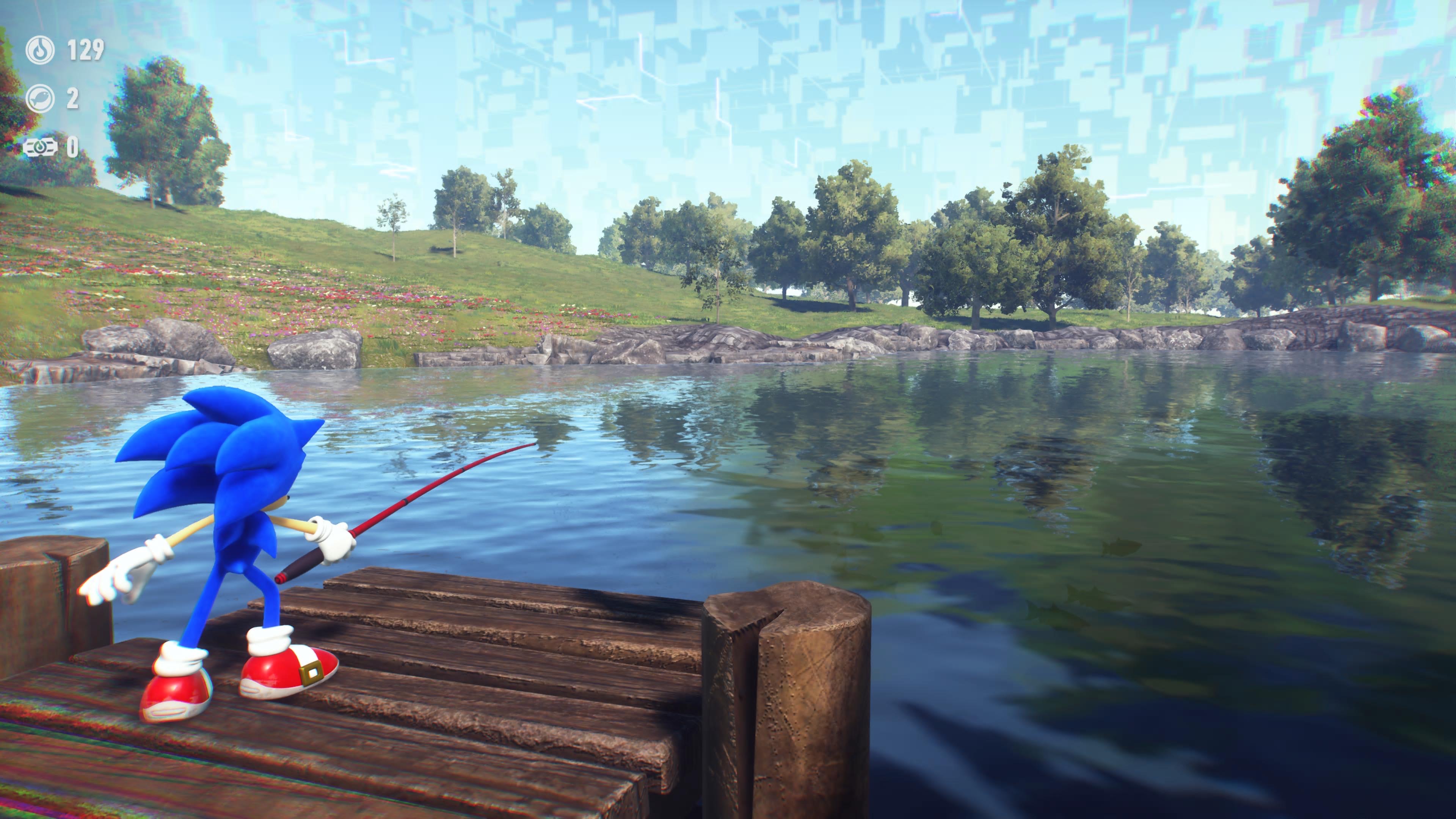Screen dimensions: 1456x819
Task: Click the fish count reading 2
Action: [x=72, y=98]
